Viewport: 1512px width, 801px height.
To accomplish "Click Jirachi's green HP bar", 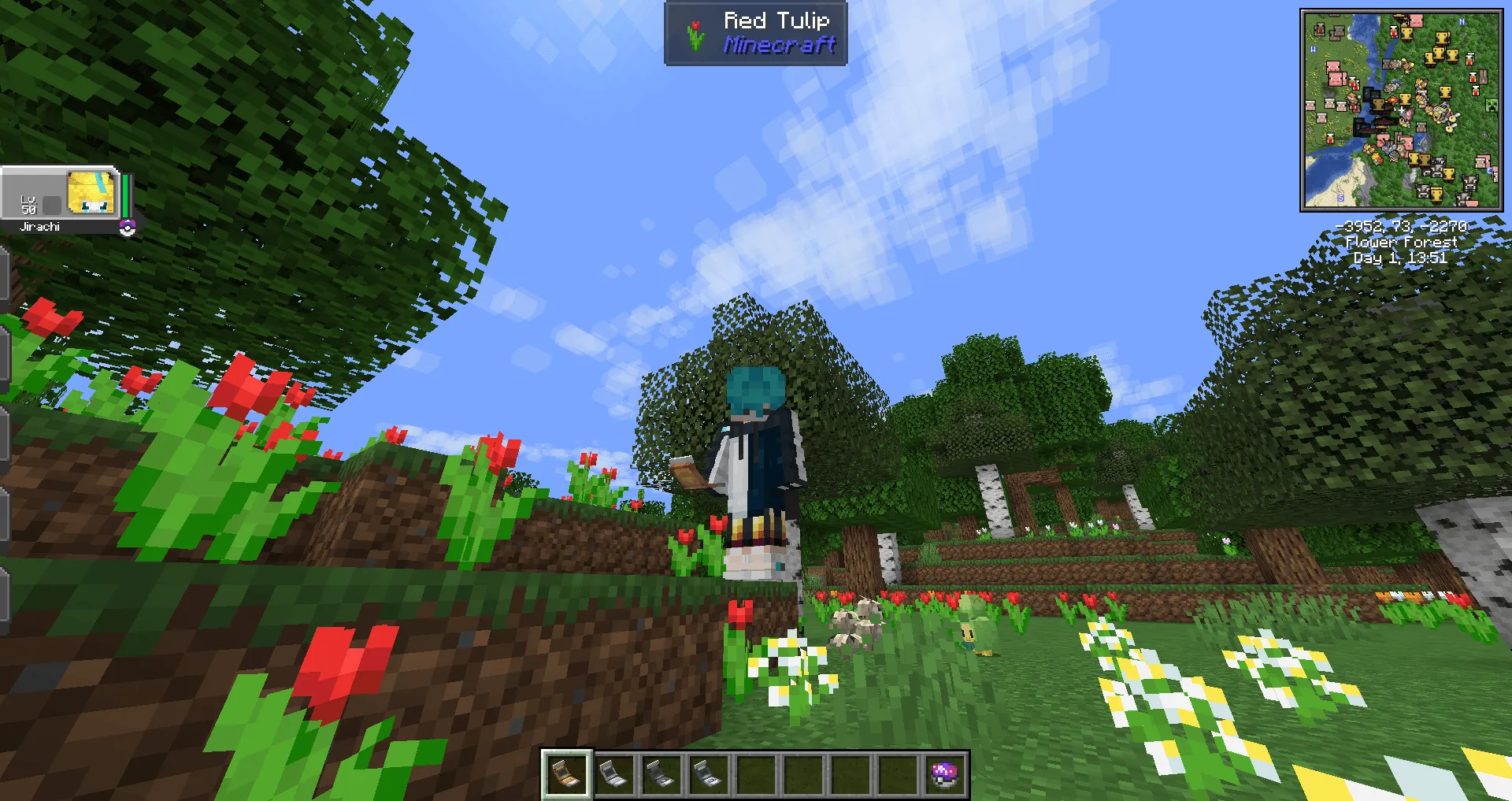I will click(x=124, y=195).
